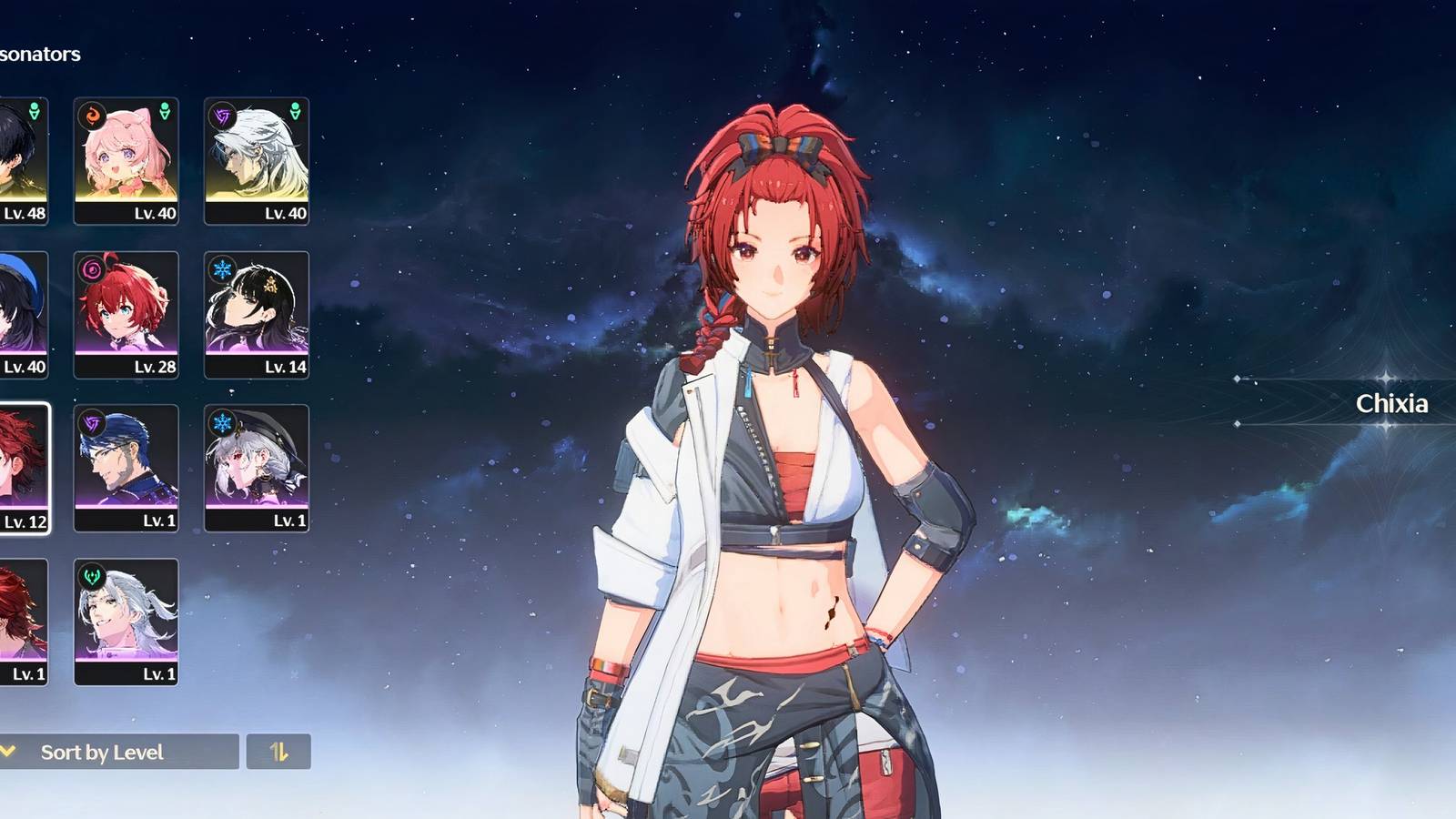Screen dimensions: 1456x819
Task: Toggle the sort ascending/descending arrows
Action: pyautogui.click(x=278, y=753)
